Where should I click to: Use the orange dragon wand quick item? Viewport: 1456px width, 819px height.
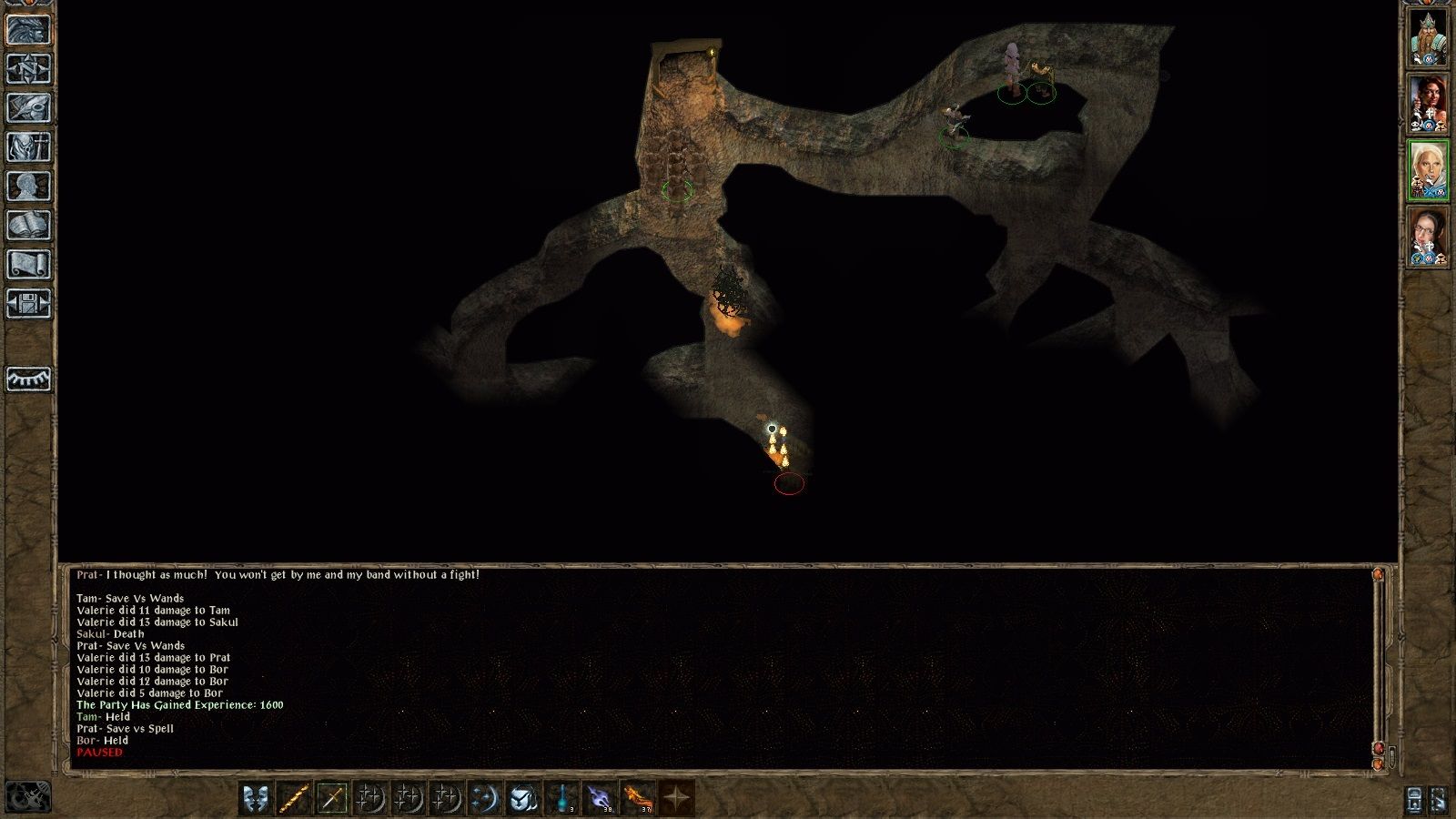point(638,798)
